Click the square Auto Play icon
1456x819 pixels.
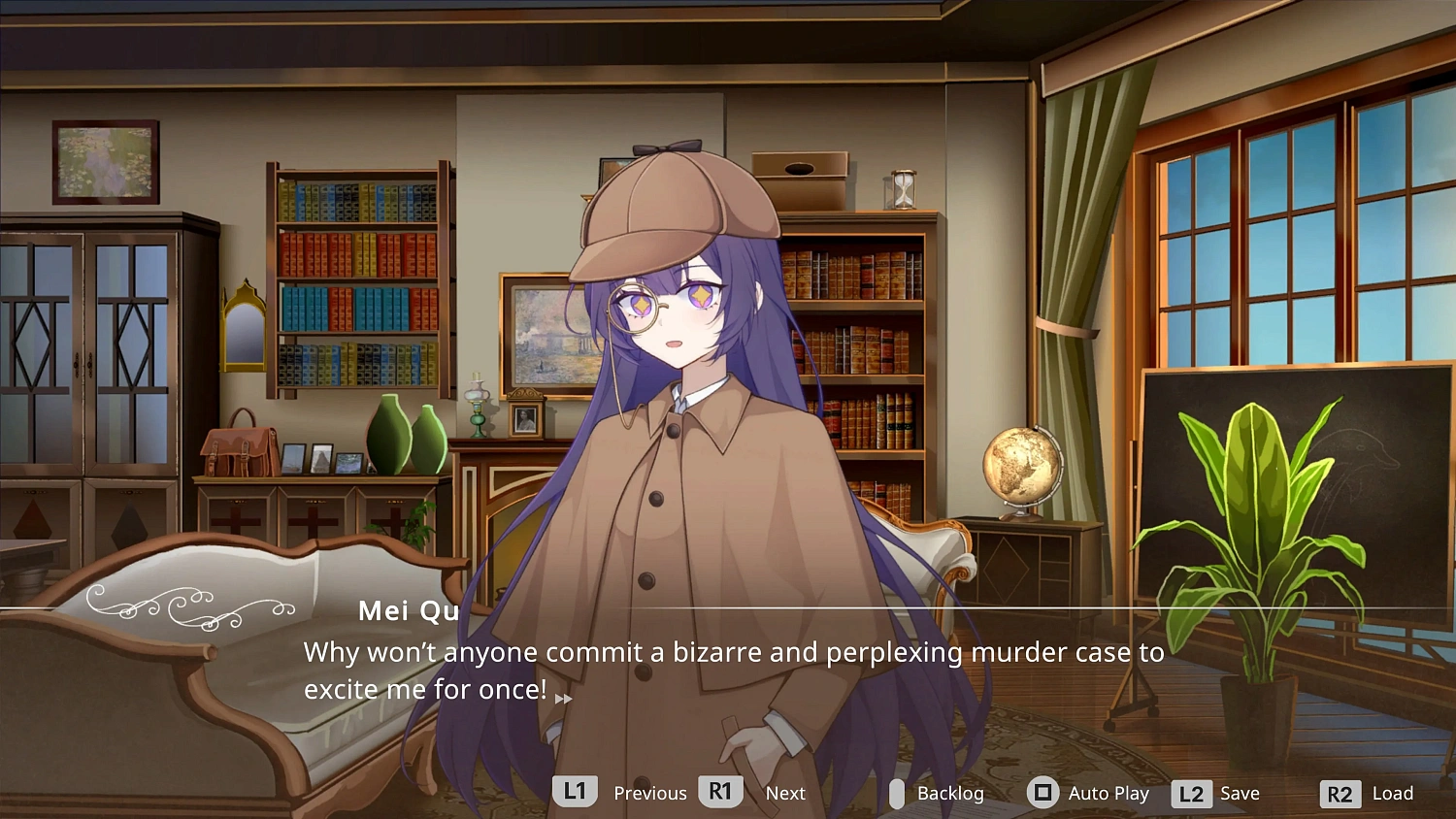(1042, 793)
